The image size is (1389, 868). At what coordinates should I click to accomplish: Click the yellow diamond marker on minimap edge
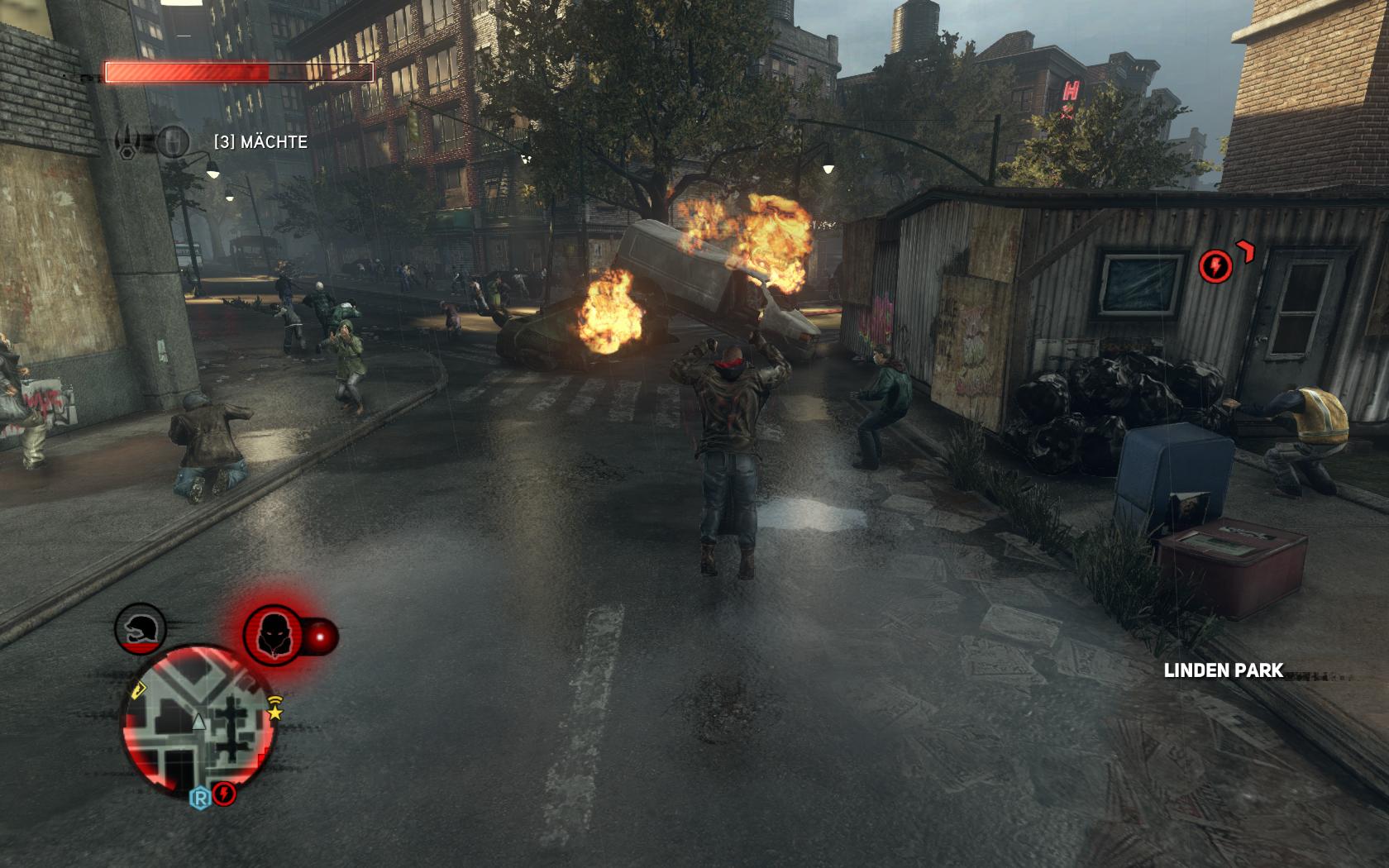pos(137,688)
